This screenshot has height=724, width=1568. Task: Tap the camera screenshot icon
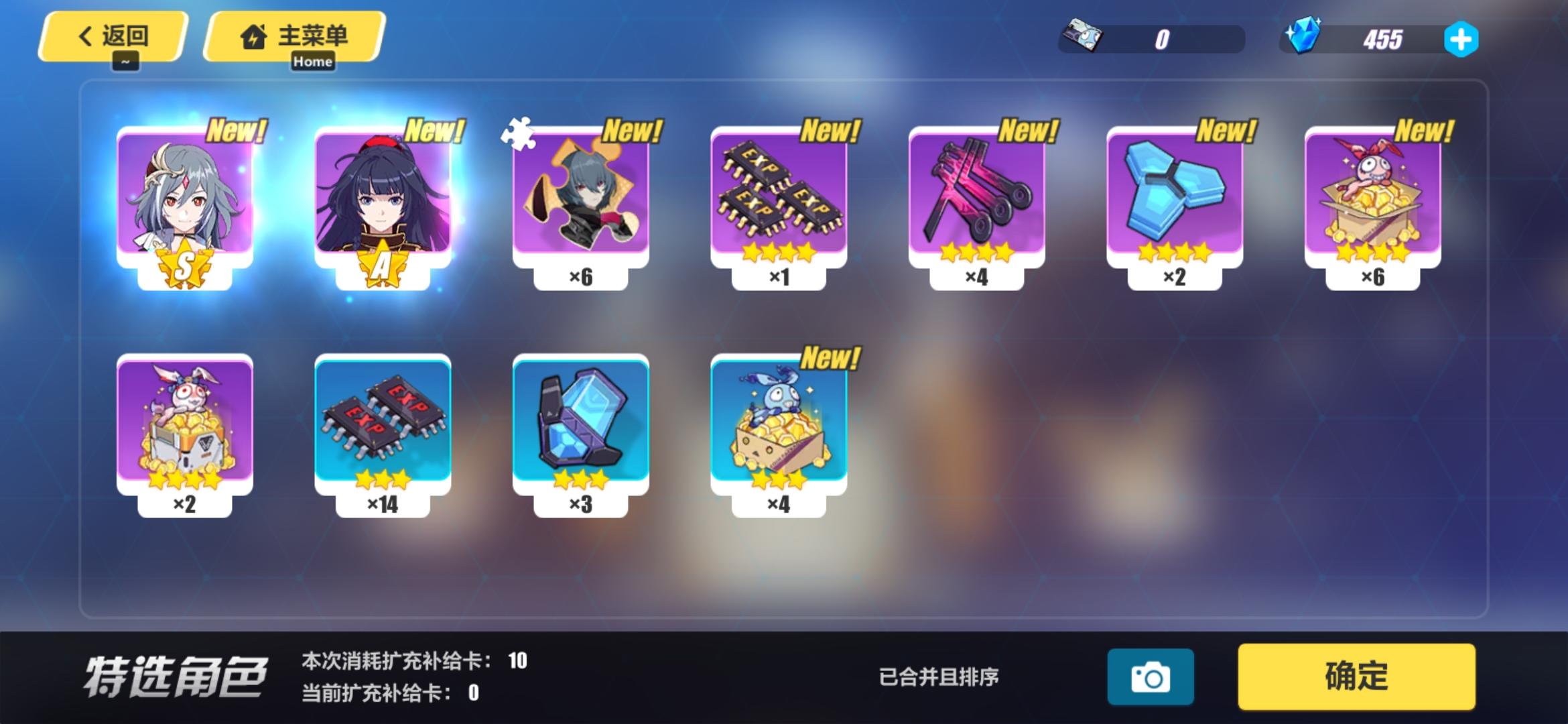pyautogui.click(x=1151, y=677)
